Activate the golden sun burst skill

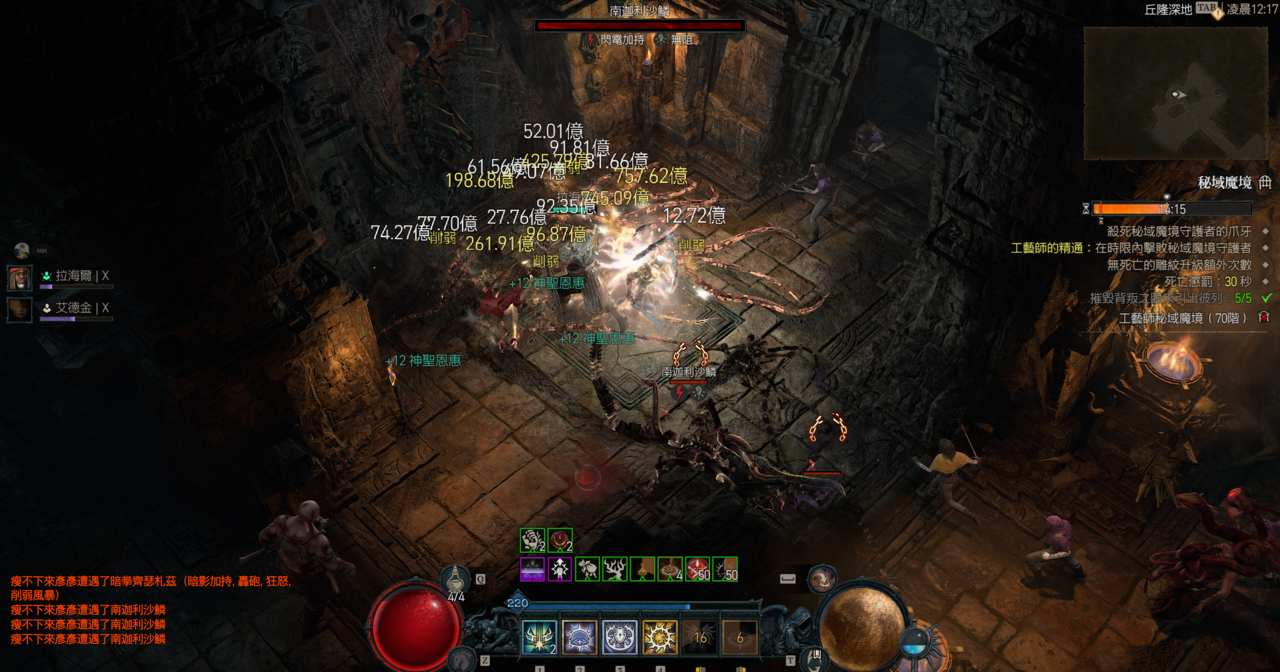tap(660, 638)
